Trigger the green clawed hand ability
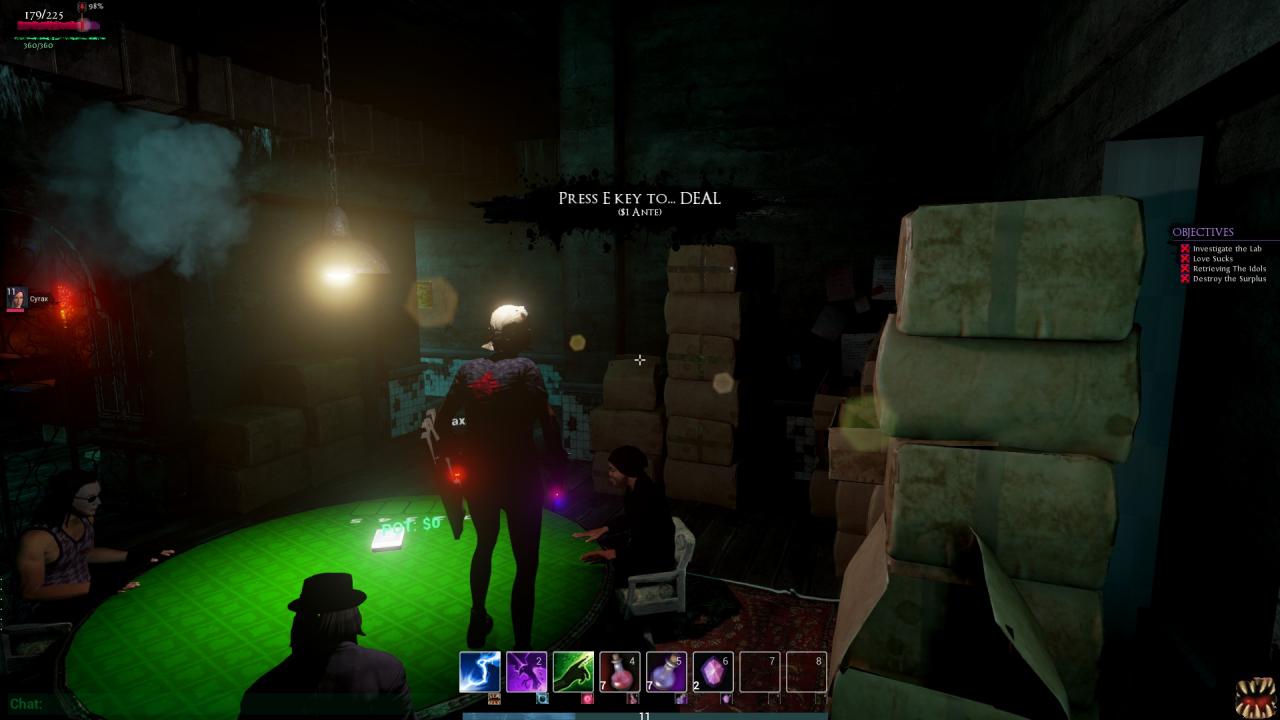This screenshot has height=720, width=1280. click(x=573, y=672)
